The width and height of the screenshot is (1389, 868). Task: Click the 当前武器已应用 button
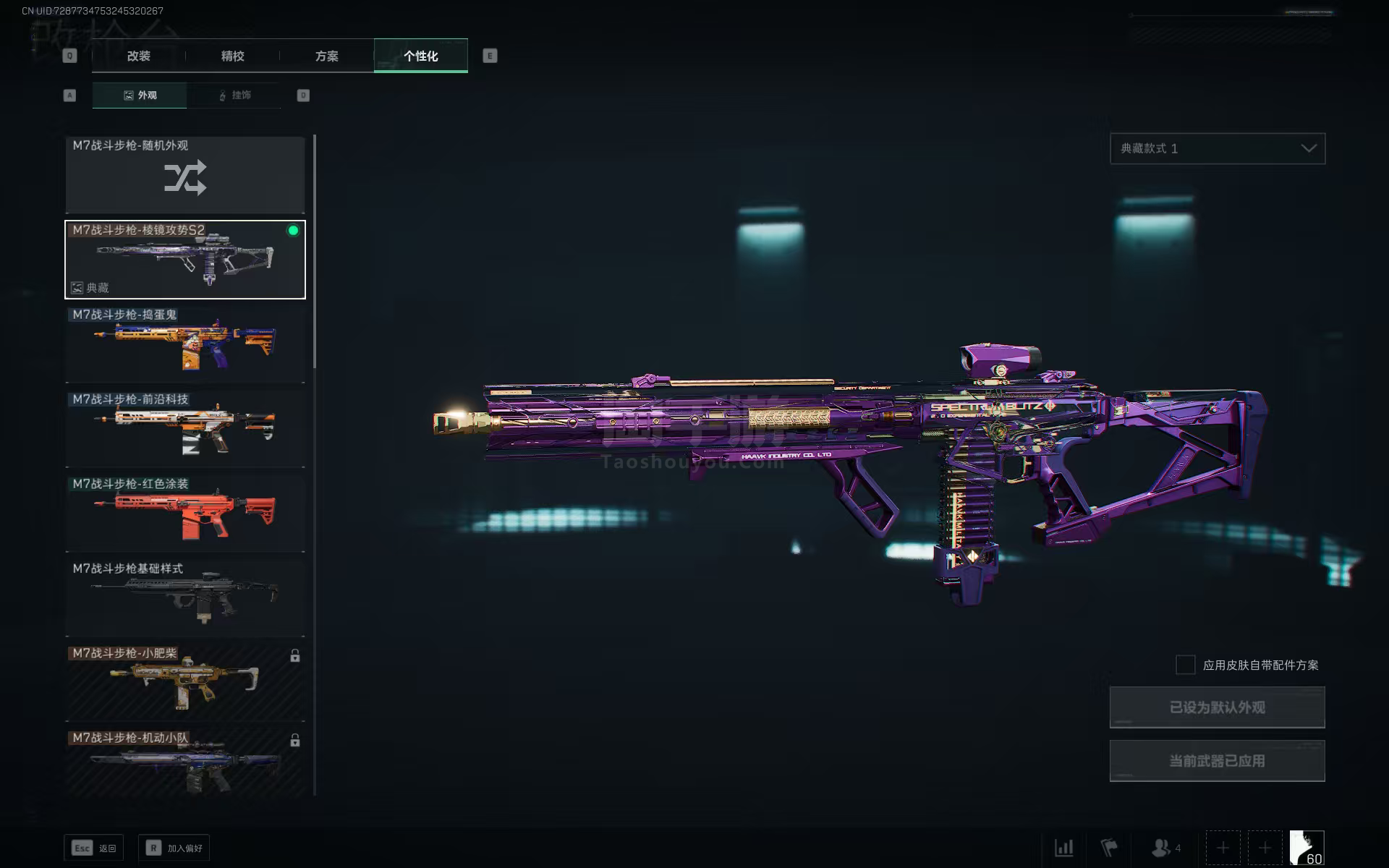pos(1217,760)
